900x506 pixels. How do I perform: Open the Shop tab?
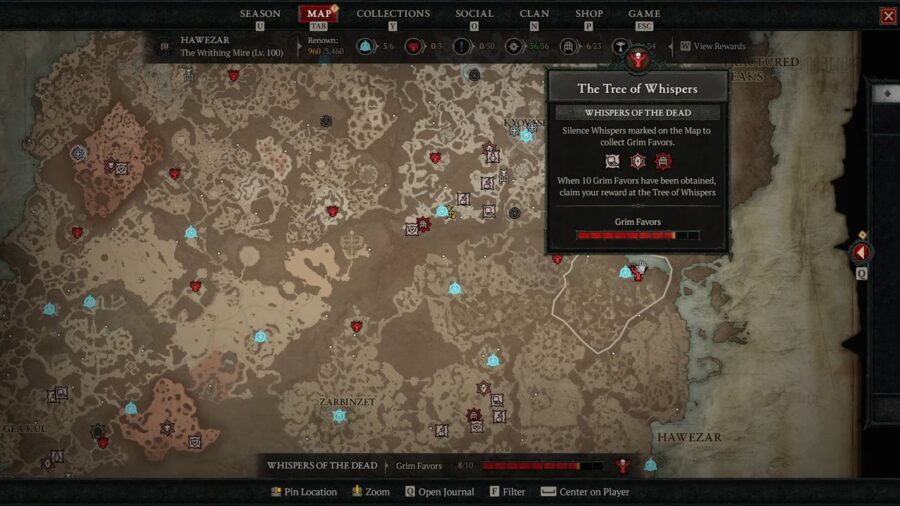(x=589, y=14)
